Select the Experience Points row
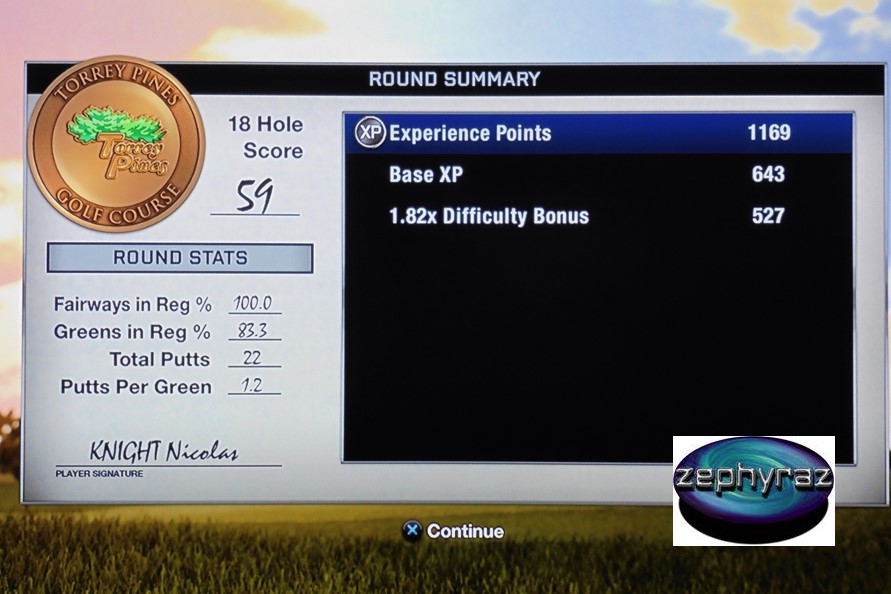 click(x=598, y=133)
